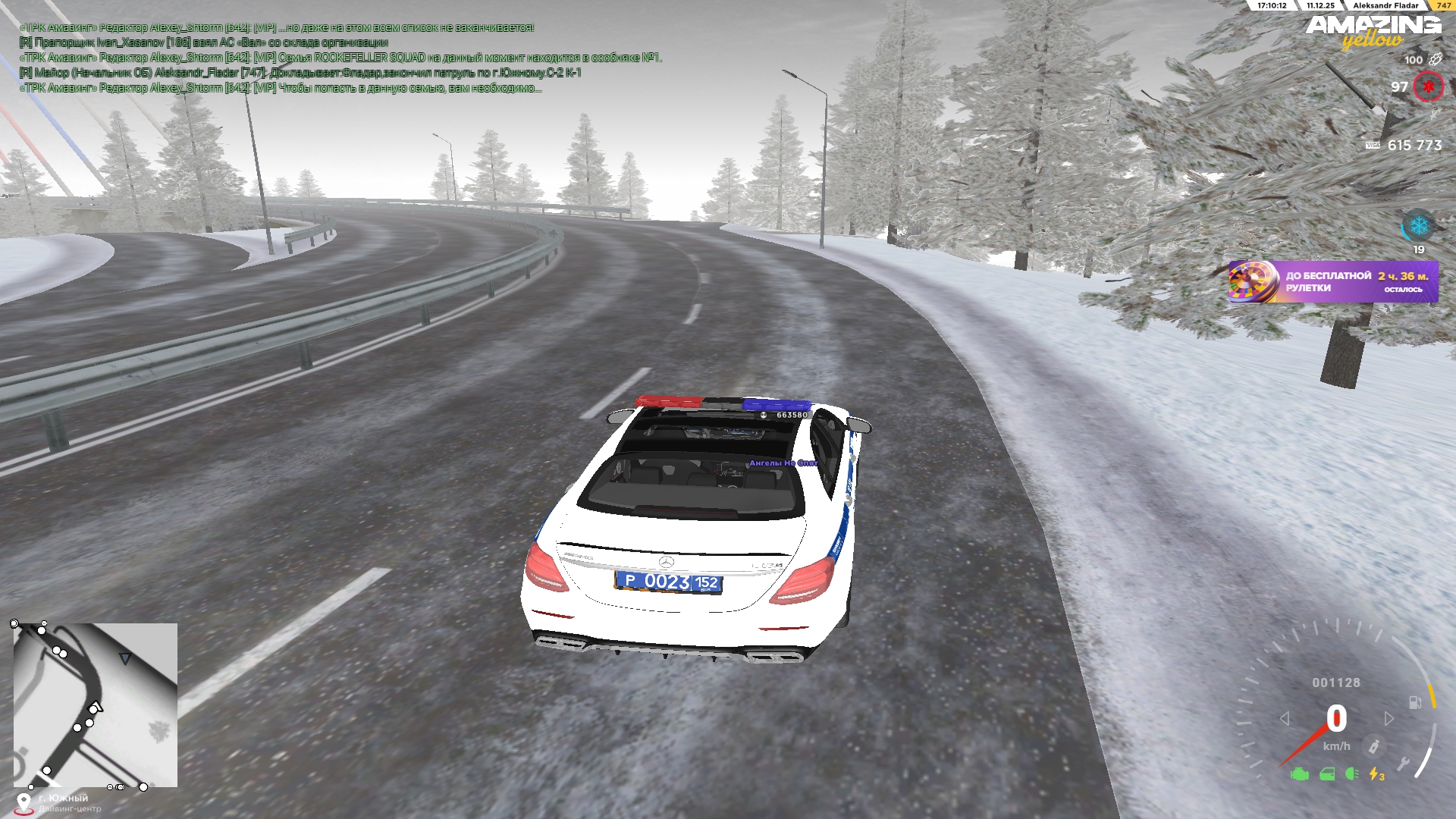1456x819 pixels.
Task: Click the nitro canister icon on speedometer
Action: click(x=1373, y=747)
